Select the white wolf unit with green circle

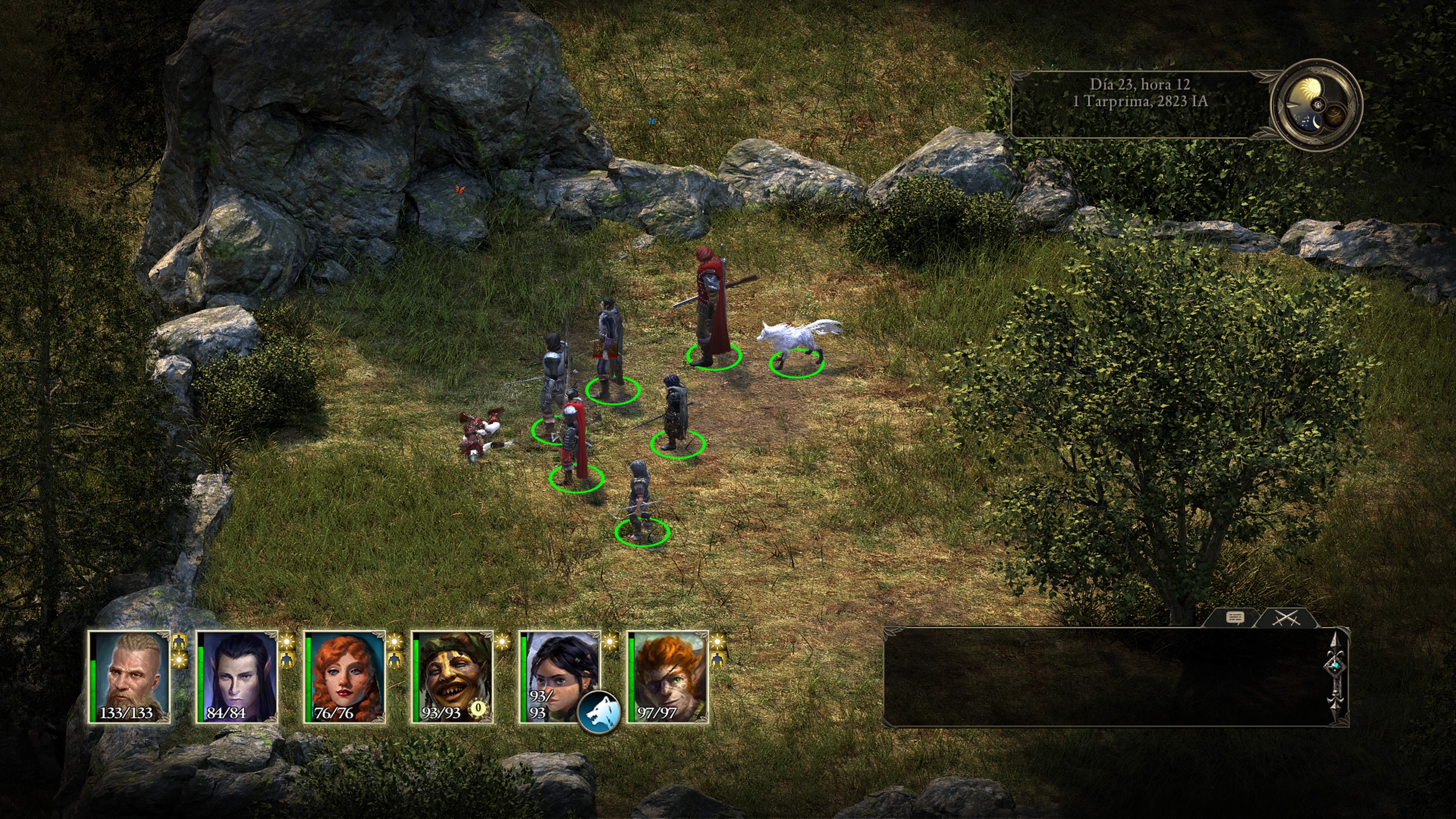point(797,342)
